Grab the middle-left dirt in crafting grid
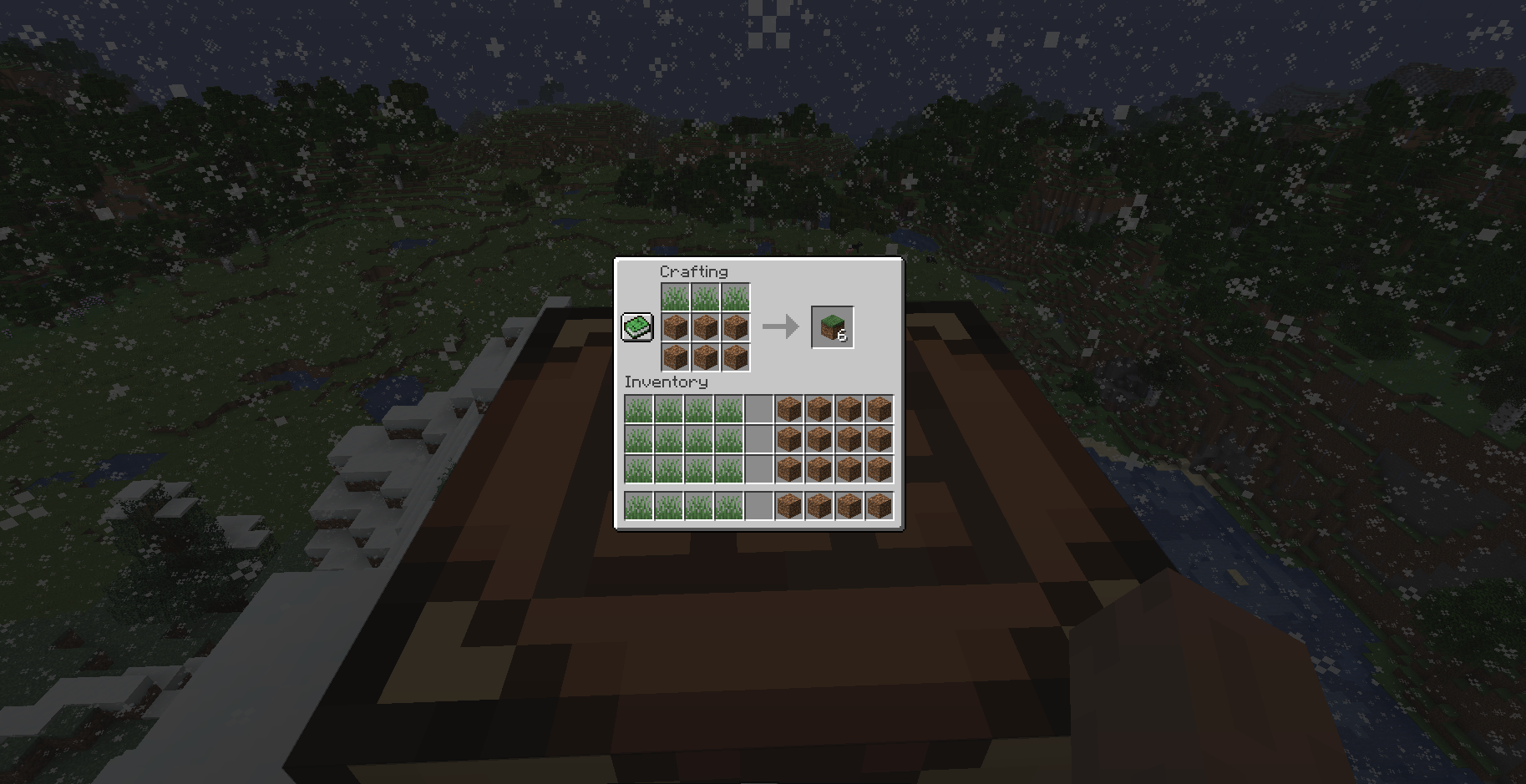Screen dimensions: 1526x784 coord(675,327)
